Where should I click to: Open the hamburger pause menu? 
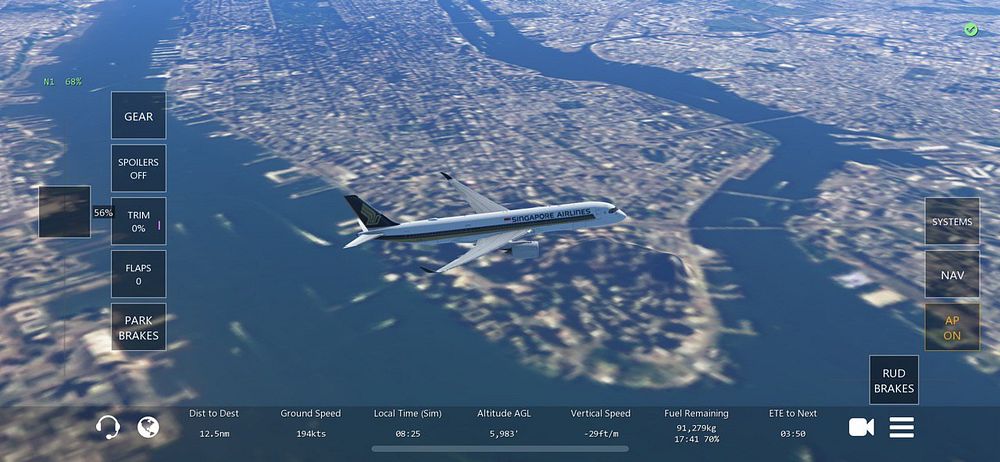902,427
